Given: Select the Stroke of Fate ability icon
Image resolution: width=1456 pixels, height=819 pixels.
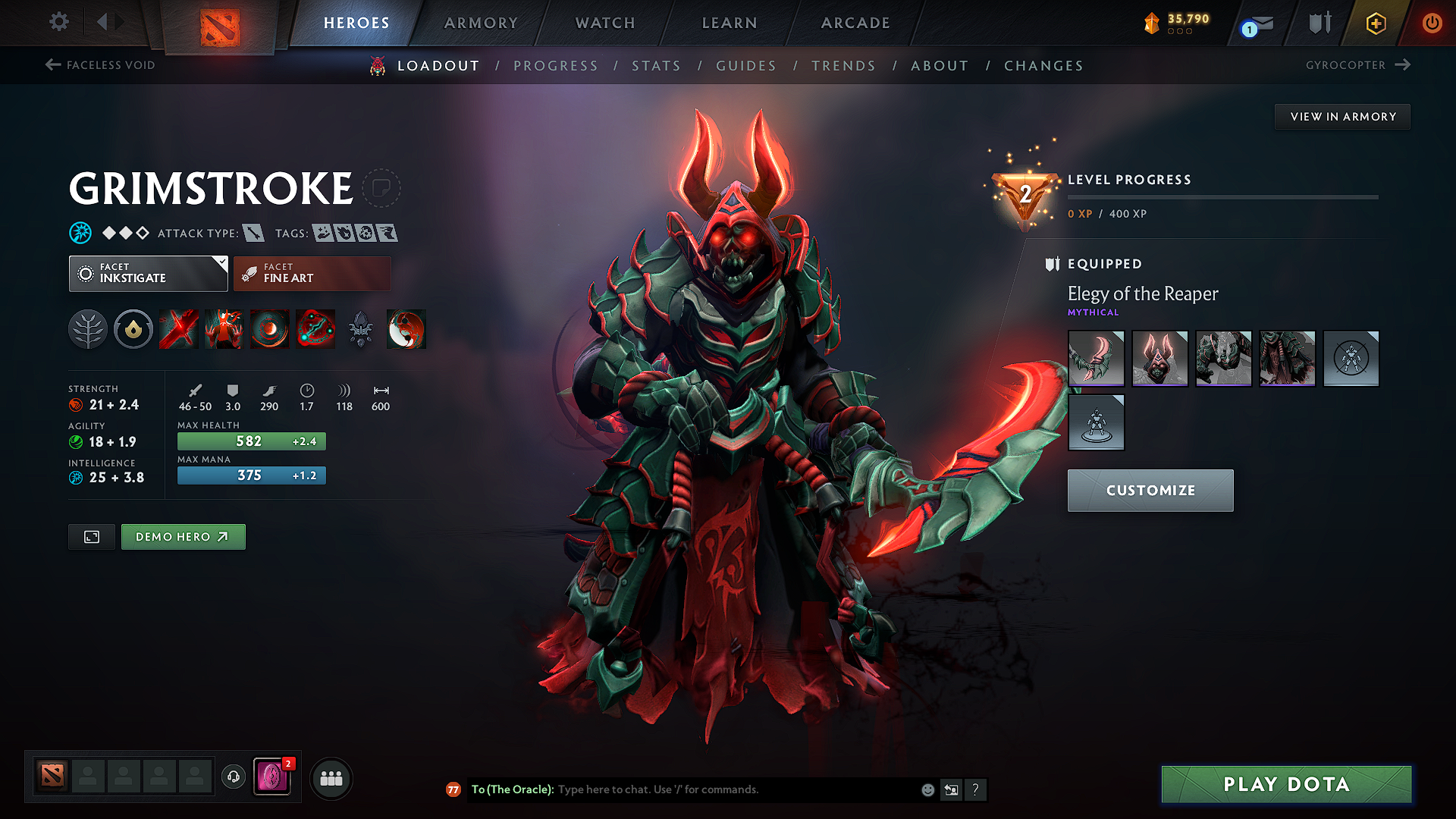Looking at the screenshot, I should (x=178, y=329).
